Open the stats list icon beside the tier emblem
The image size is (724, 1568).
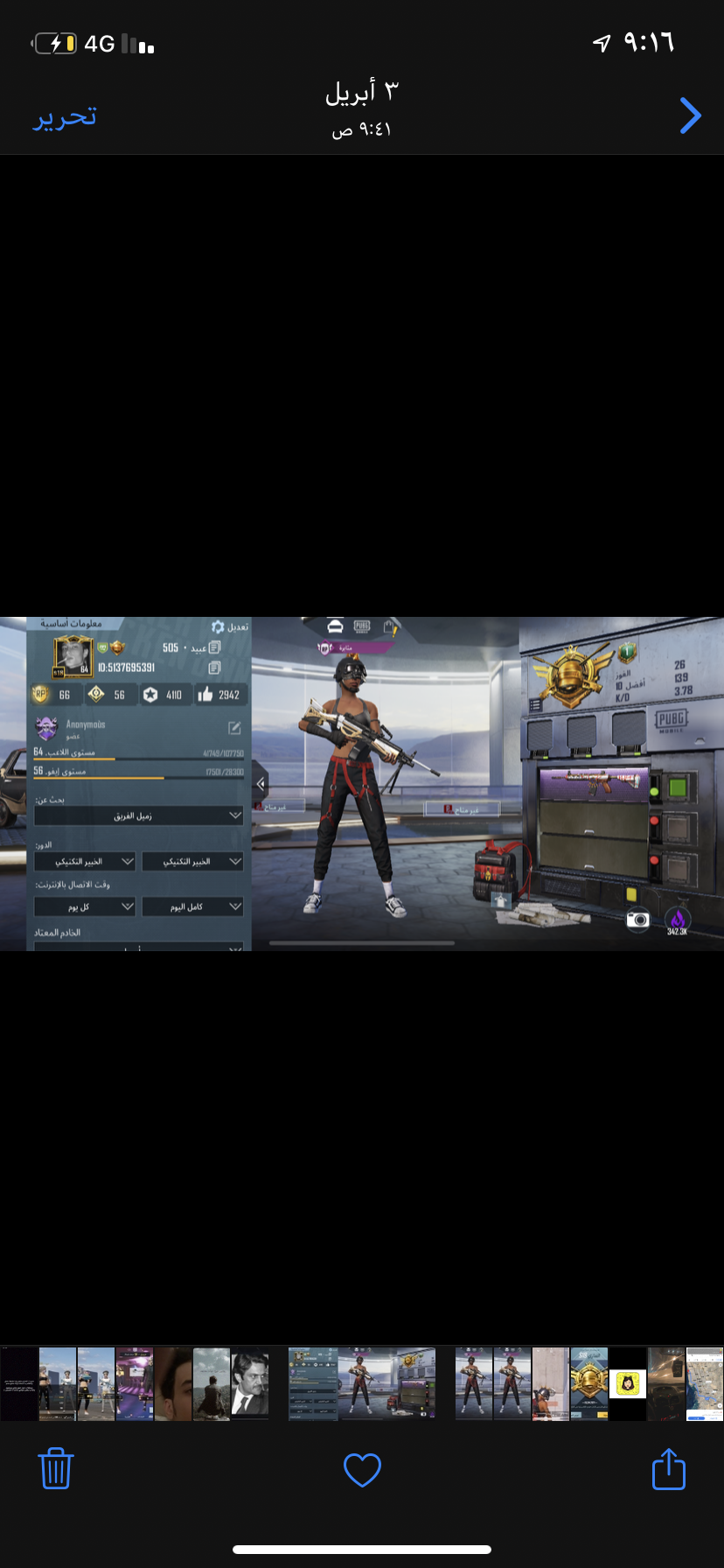tap(536, 704)
